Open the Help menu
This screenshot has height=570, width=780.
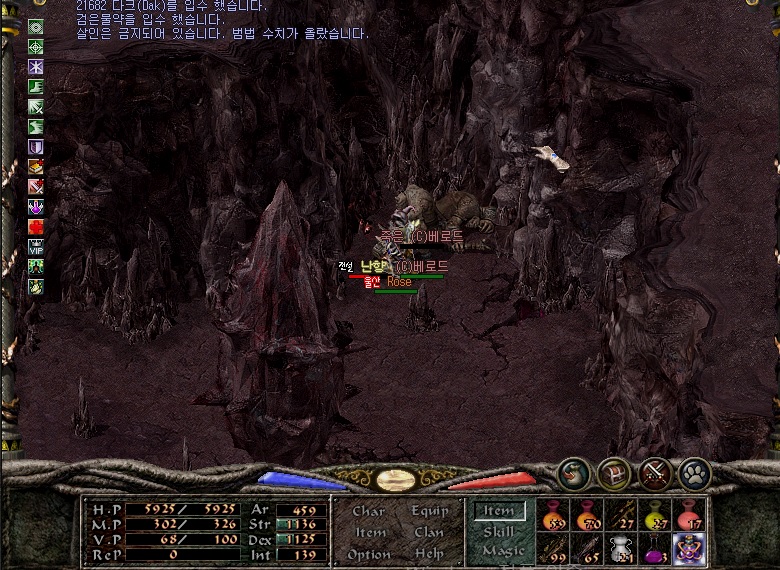(x=429, y=554)
